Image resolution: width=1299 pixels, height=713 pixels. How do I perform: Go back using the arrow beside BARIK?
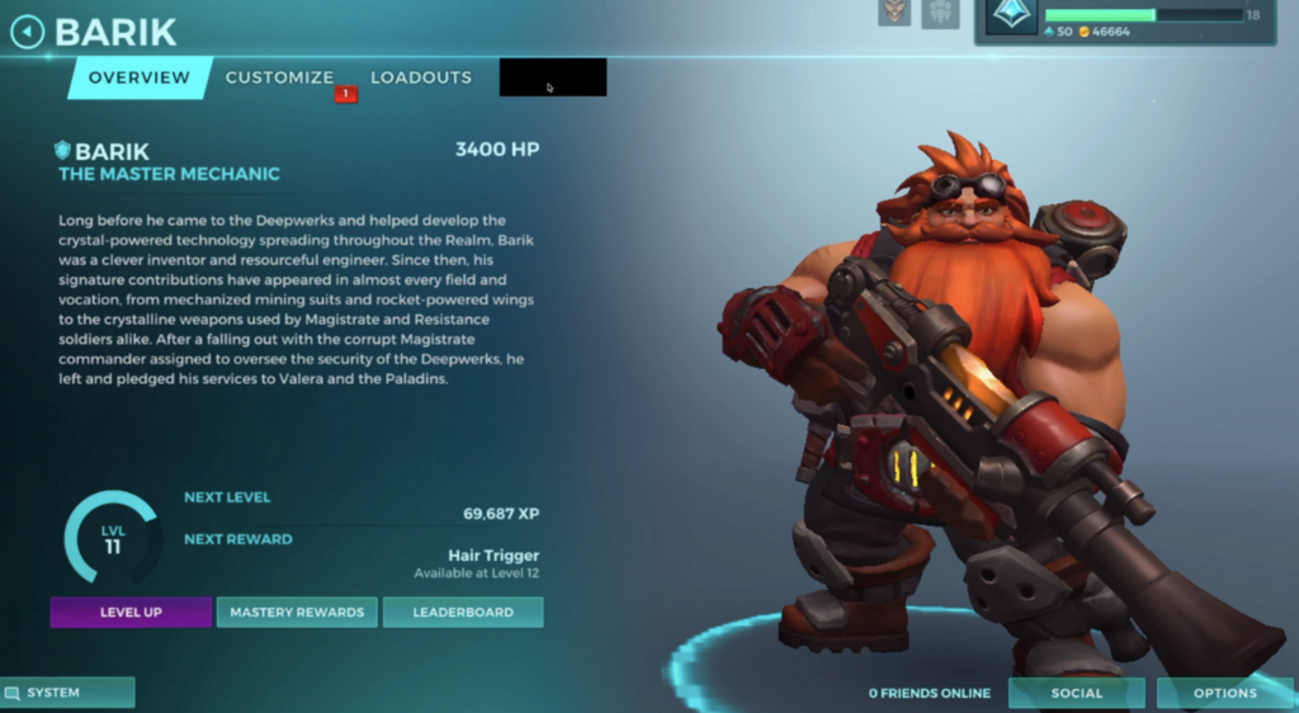[x=27, y=32]
